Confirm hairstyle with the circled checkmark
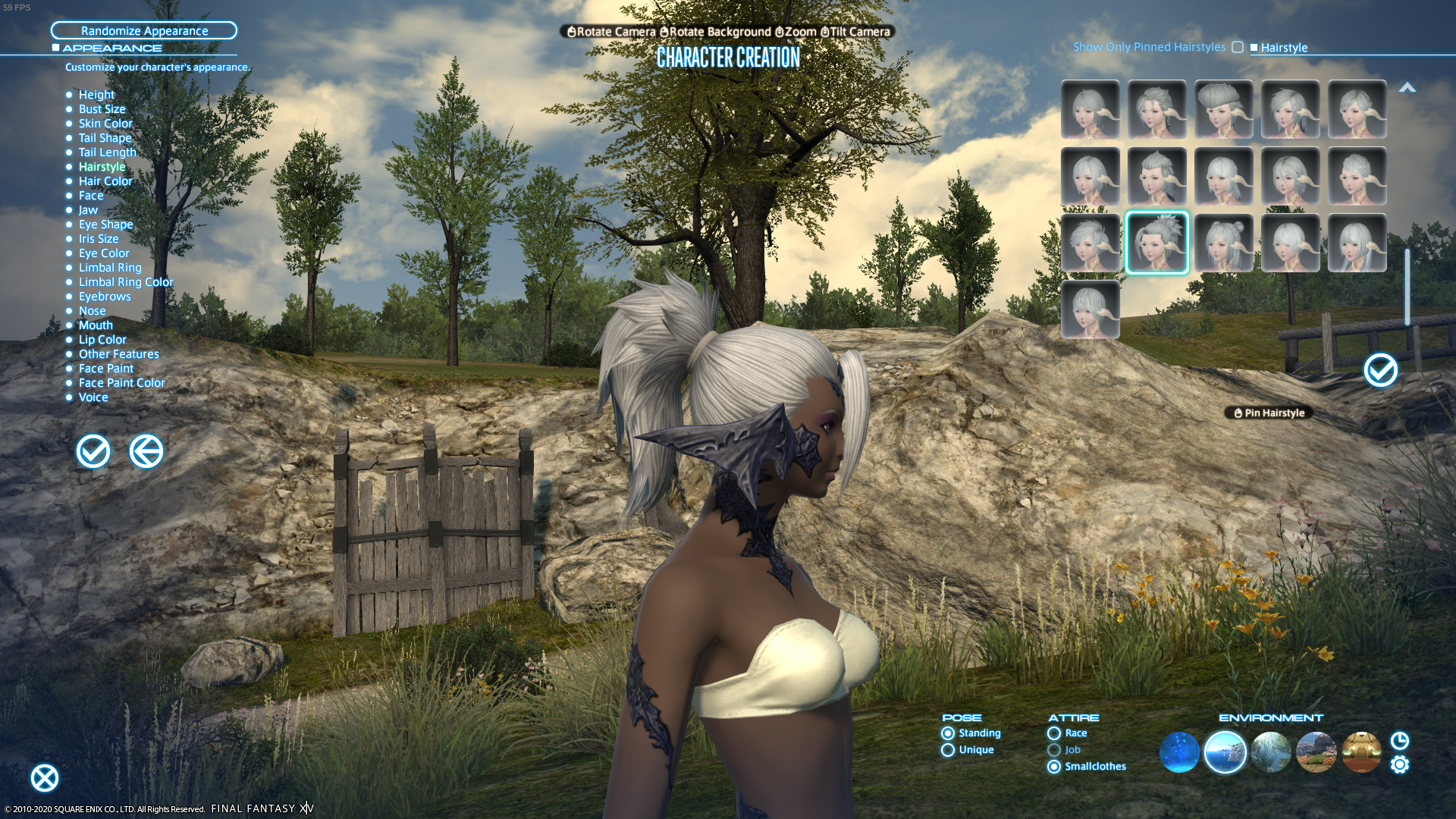Viewport: 1456px width, 819px height. click(x=1380, y=371)
